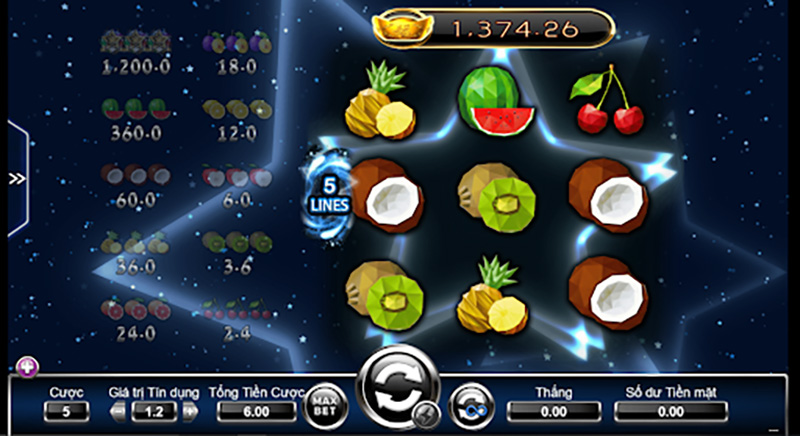
Task: Increase credit value with the right arrow
Action: (x=191, y=411)
